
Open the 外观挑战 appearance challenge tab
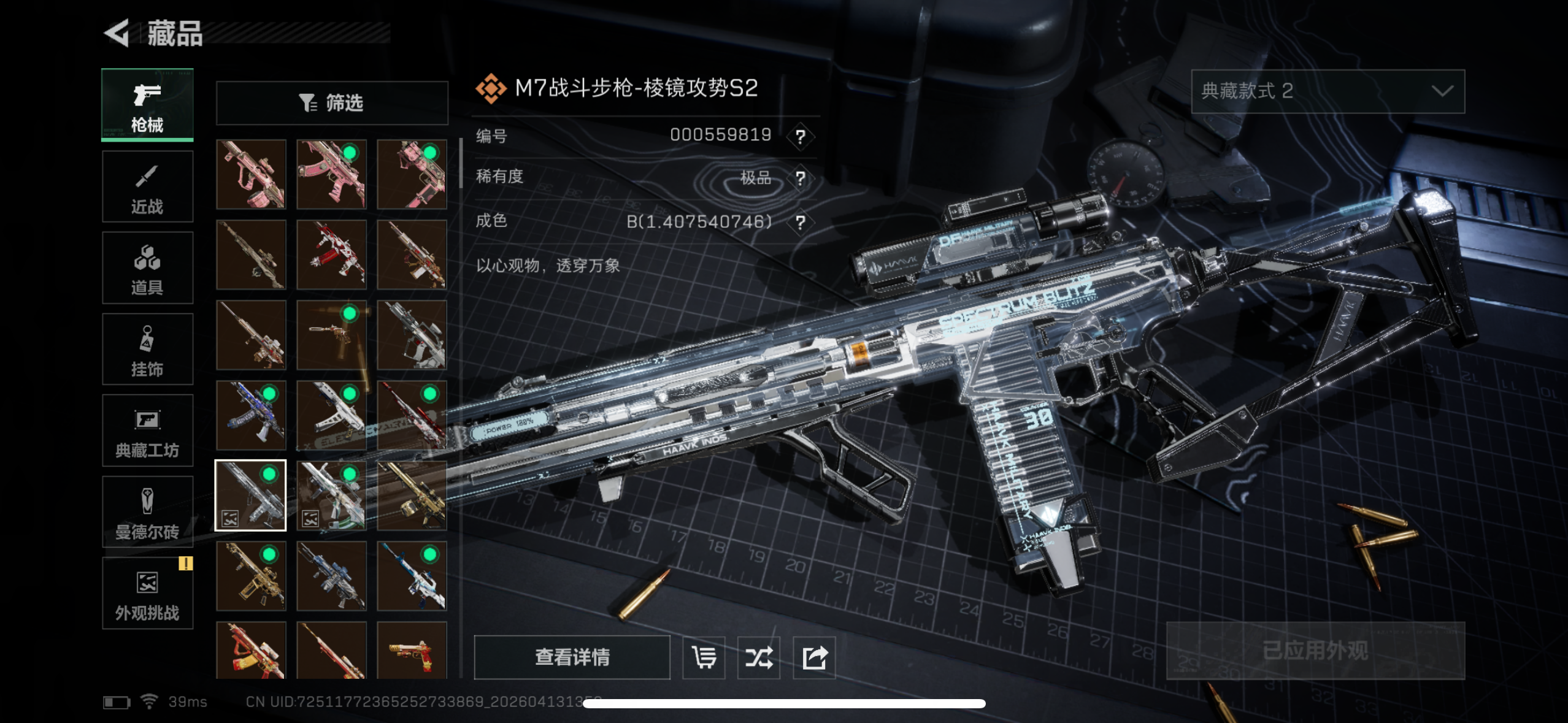coord(147,593)
